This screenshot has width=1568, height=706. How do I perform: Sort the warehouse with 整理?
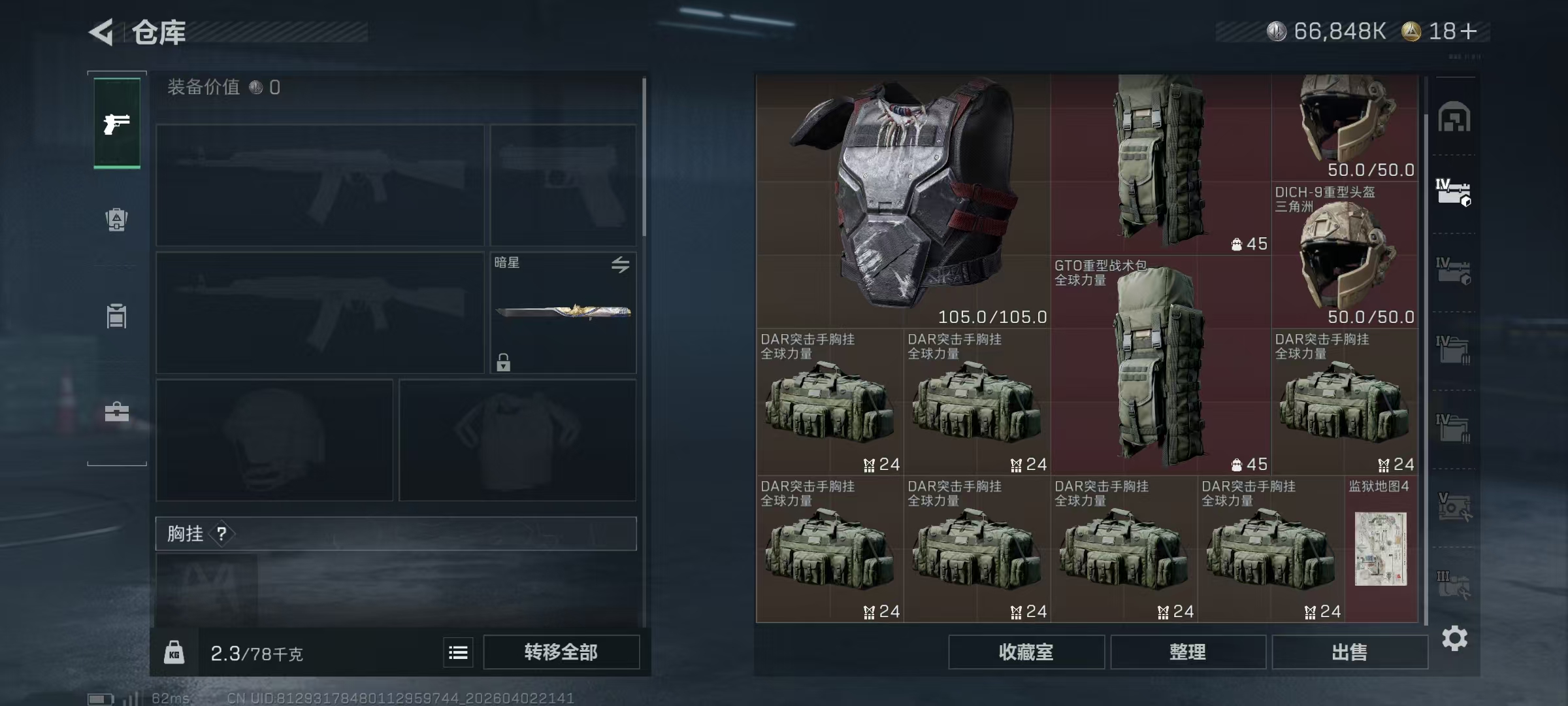pos(1187,652)
